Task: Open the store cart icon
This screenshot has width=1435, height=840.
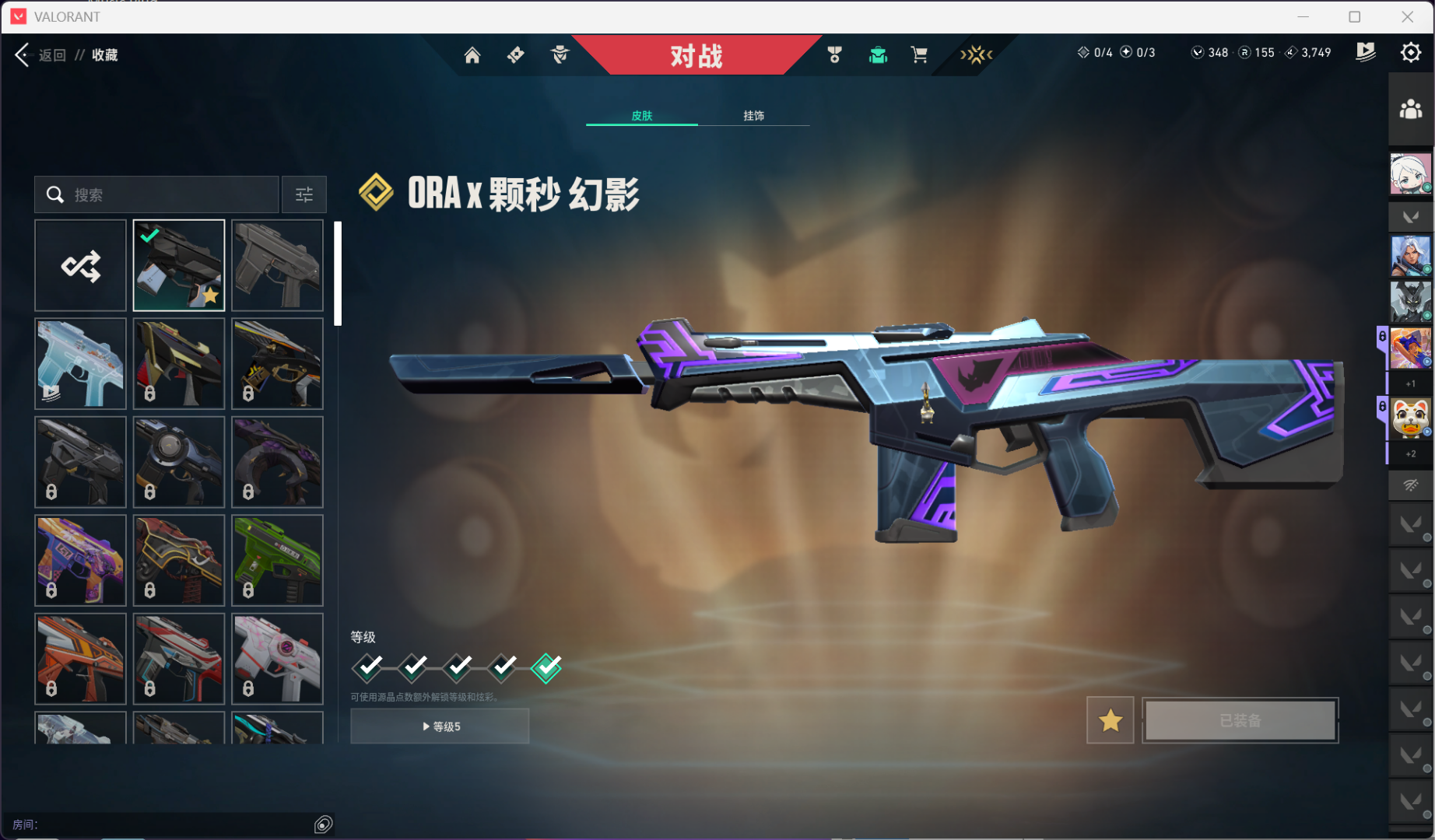Action: 919,55
